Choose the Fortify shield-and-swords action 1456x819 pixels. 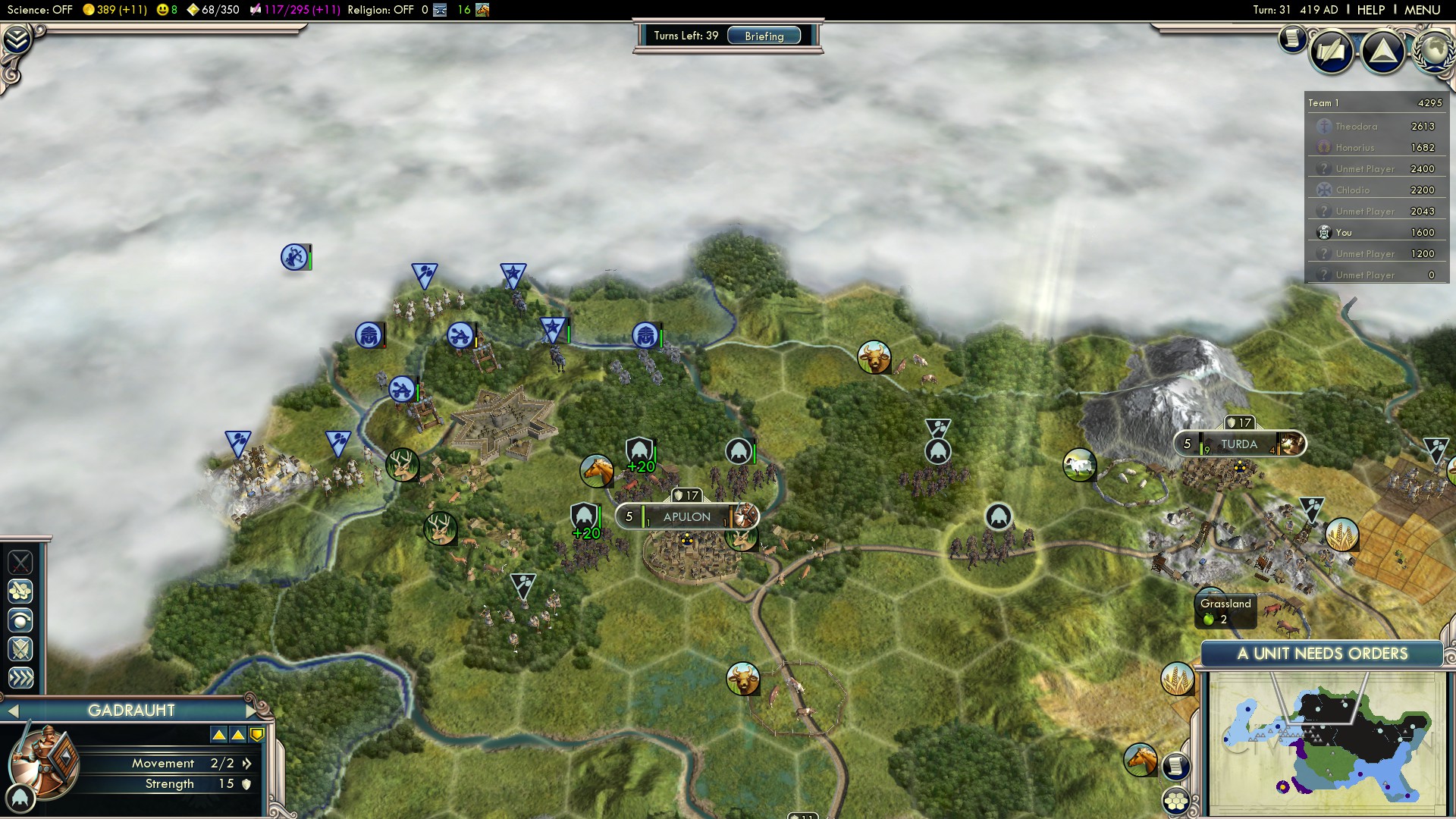click(20, 649)
